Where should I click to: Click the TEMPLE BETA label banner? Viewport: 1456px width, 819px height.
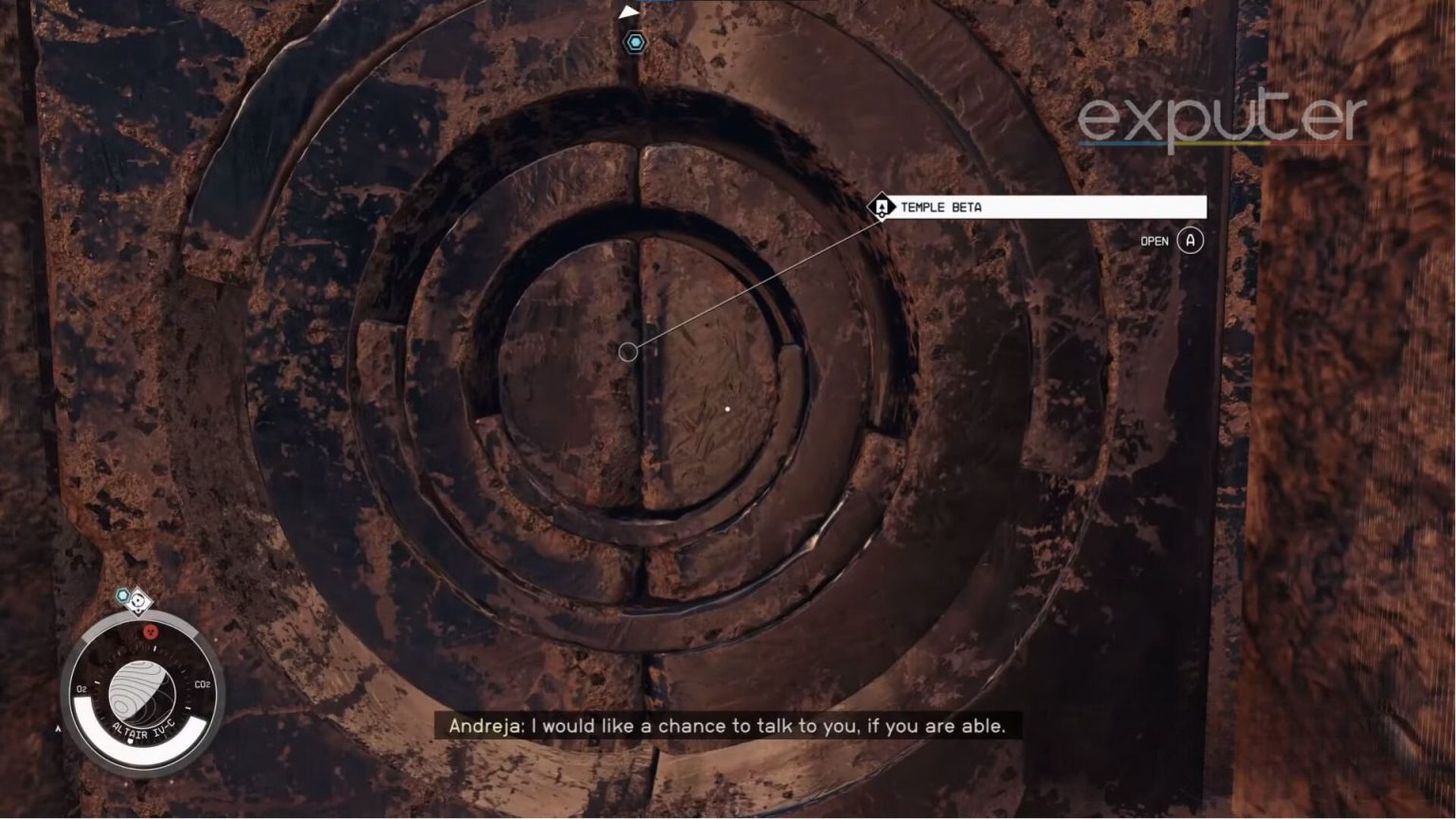click(x=943, y=207)
